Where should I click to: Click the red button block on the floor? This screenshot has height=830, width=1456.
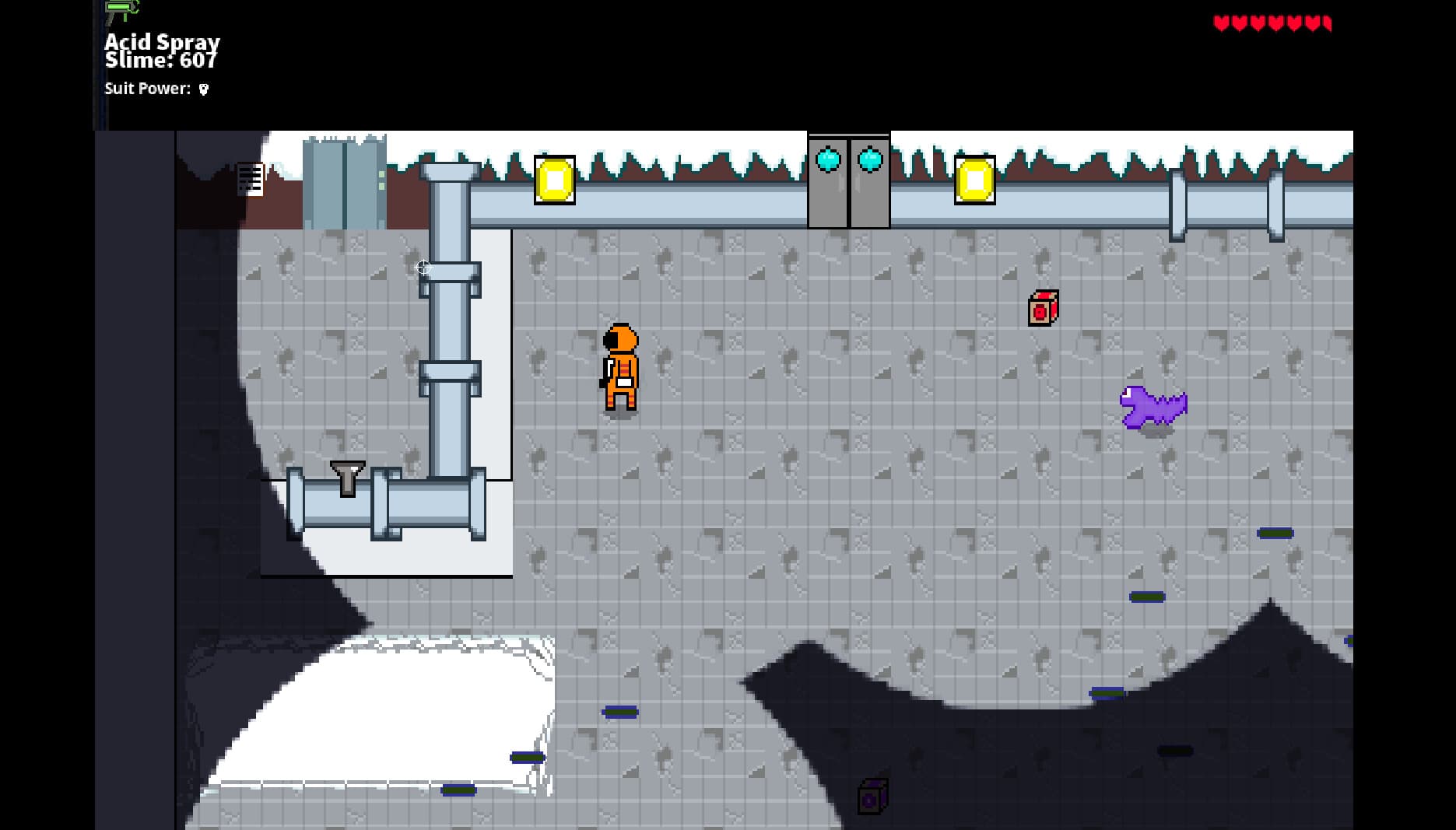point(1042,308)
